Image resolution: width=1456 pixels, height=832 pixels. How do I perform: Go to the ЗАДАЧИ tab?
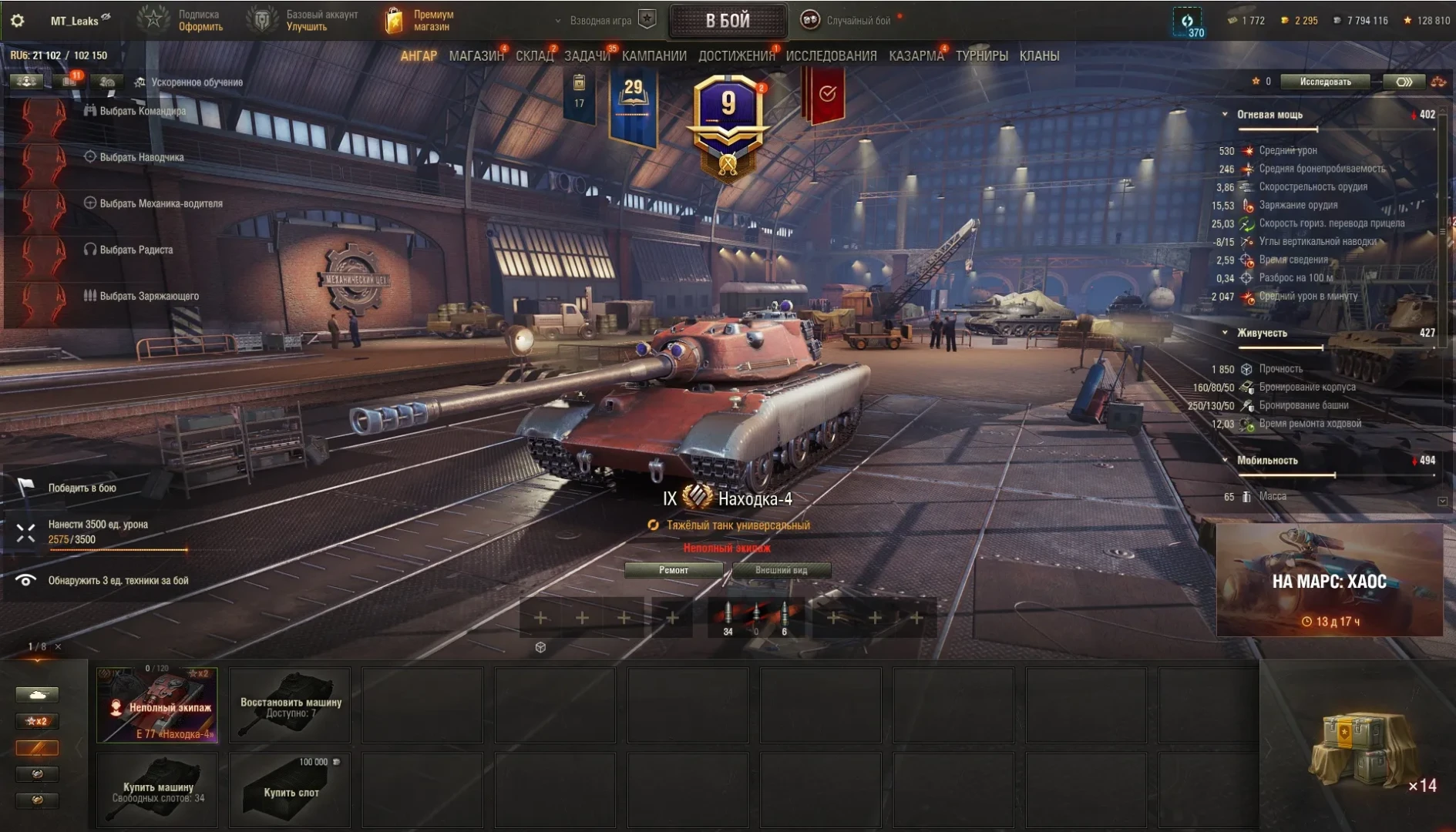(587, 56)
